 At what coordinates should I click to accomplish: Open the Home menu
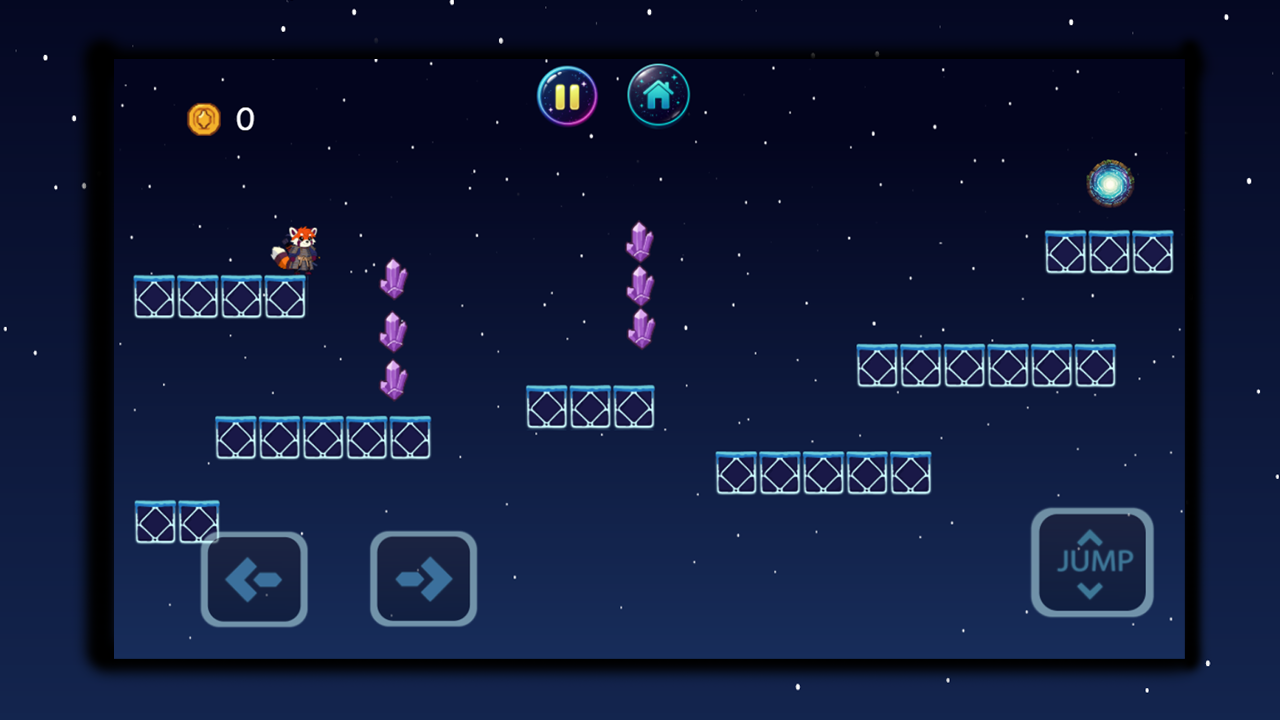[658, 95]
